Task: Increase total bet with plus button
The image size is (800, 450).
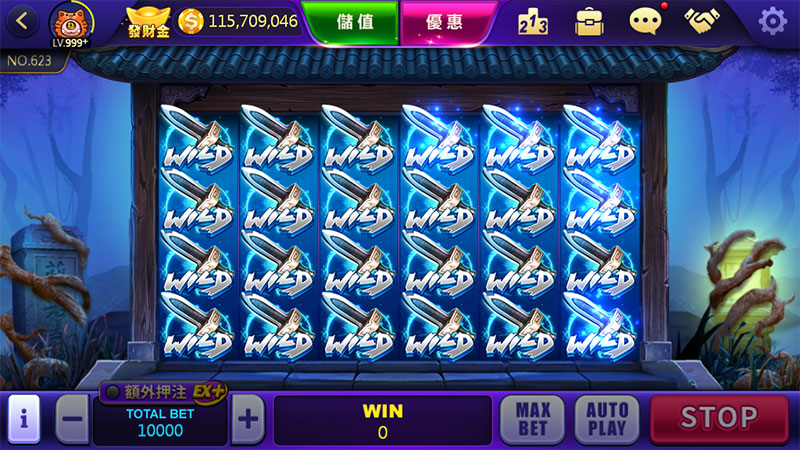Action: (247, 420)
